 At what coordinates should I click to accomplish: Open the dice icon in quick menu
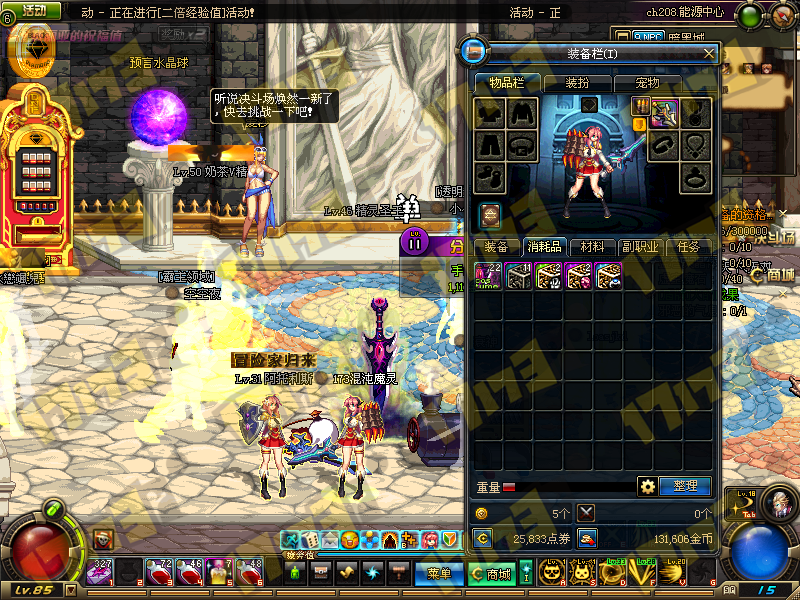tap(311, 540)
